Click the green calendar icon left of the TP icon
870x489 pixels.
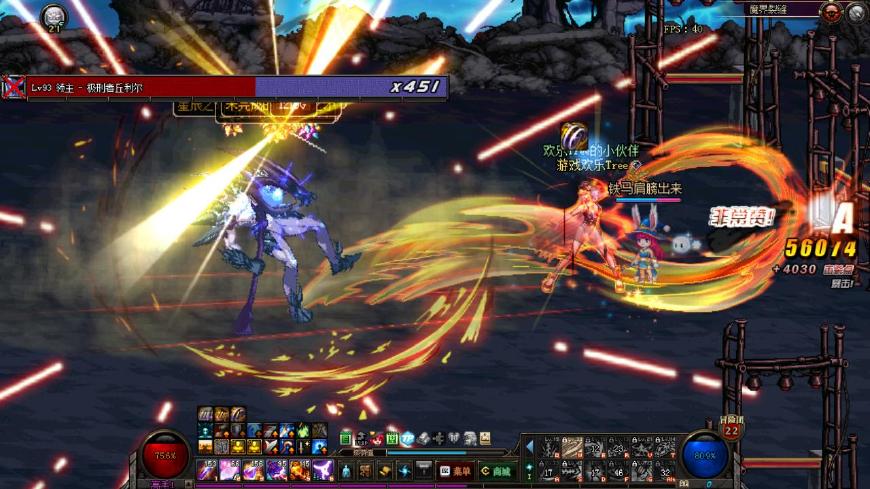coord(392,438)
